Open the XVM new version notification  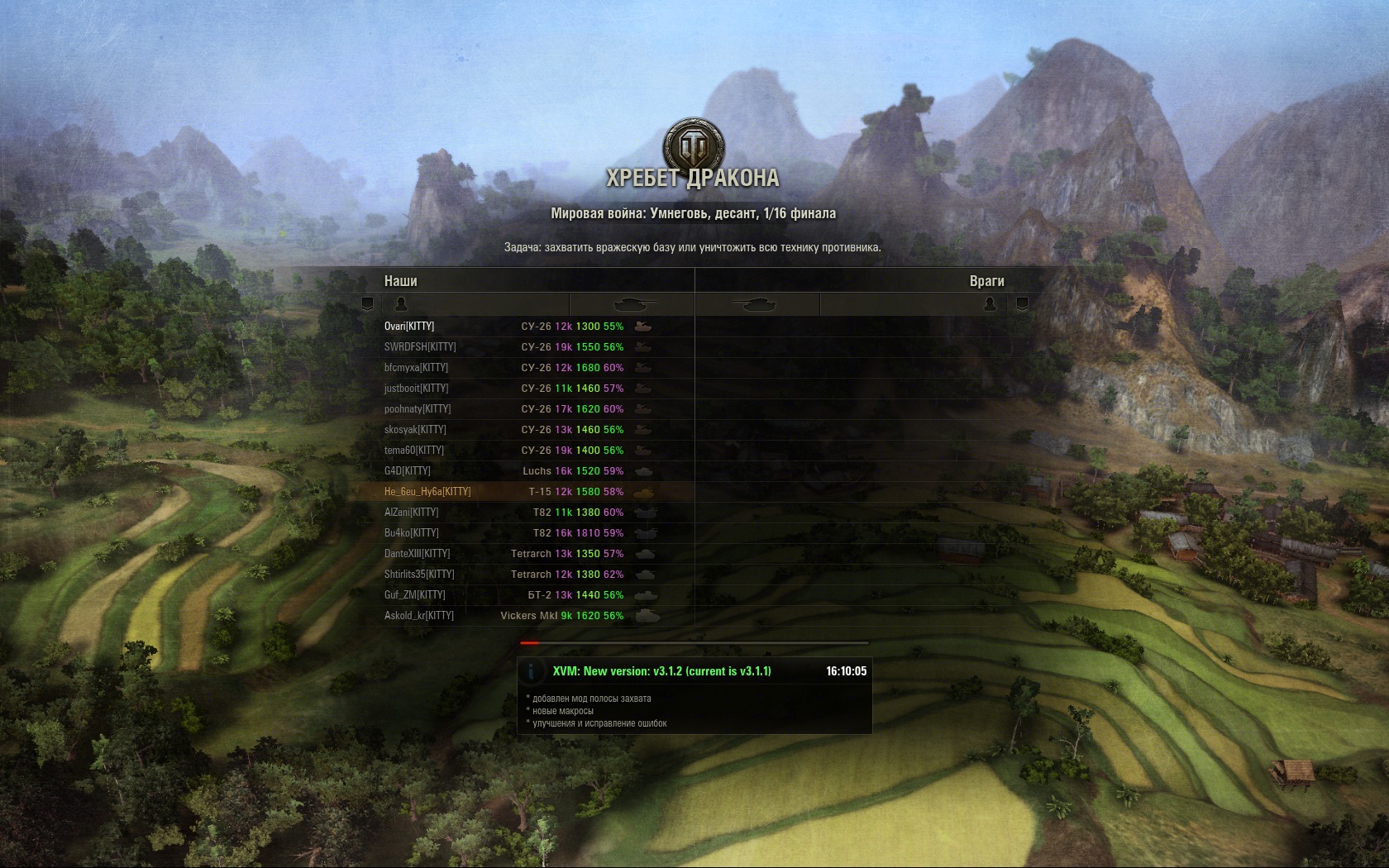tap(661, 671)
